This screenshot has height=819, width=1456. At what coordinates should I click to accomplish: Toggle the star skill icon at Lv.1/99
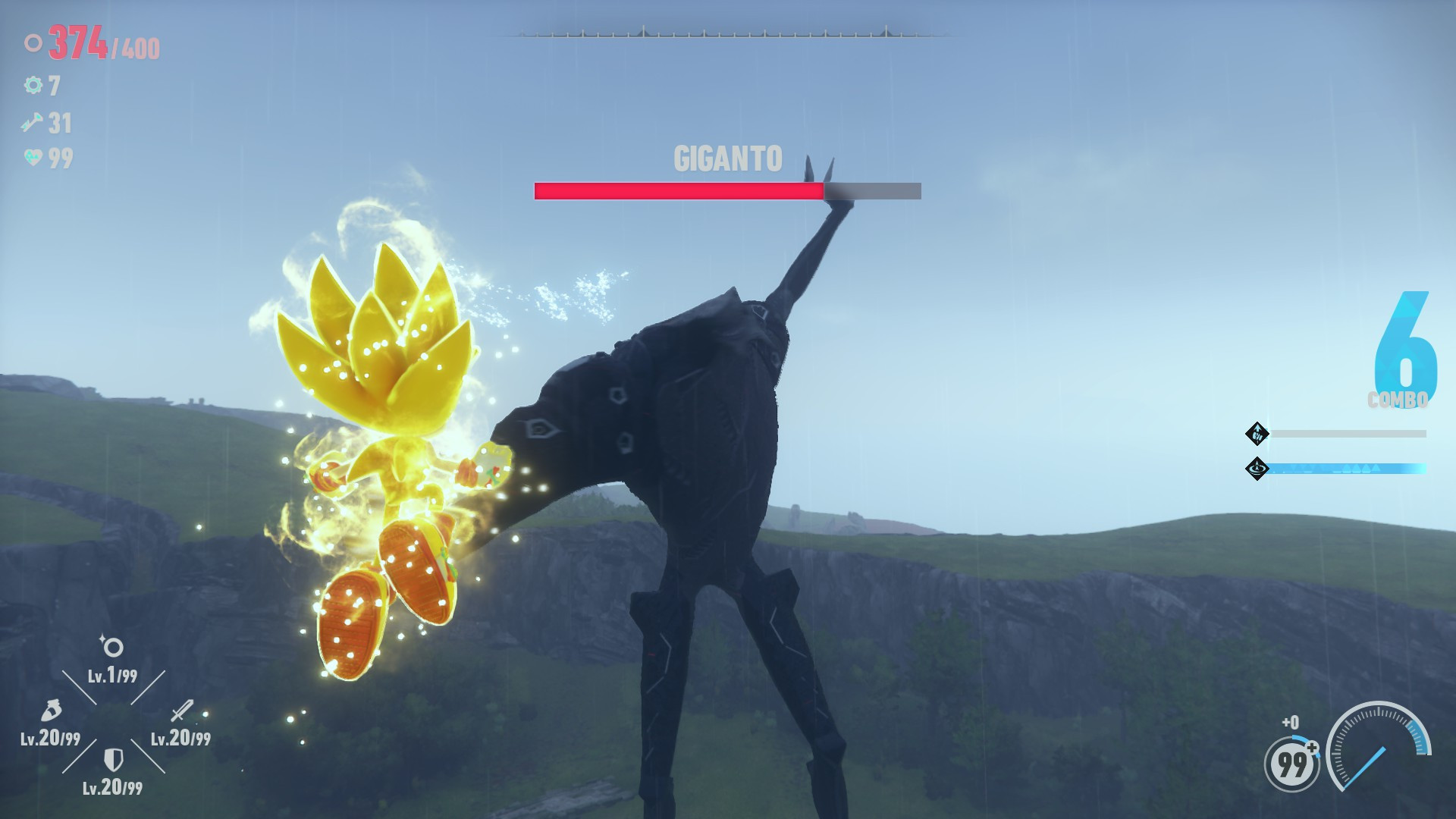pyautogui.click(x=111, y=646)
